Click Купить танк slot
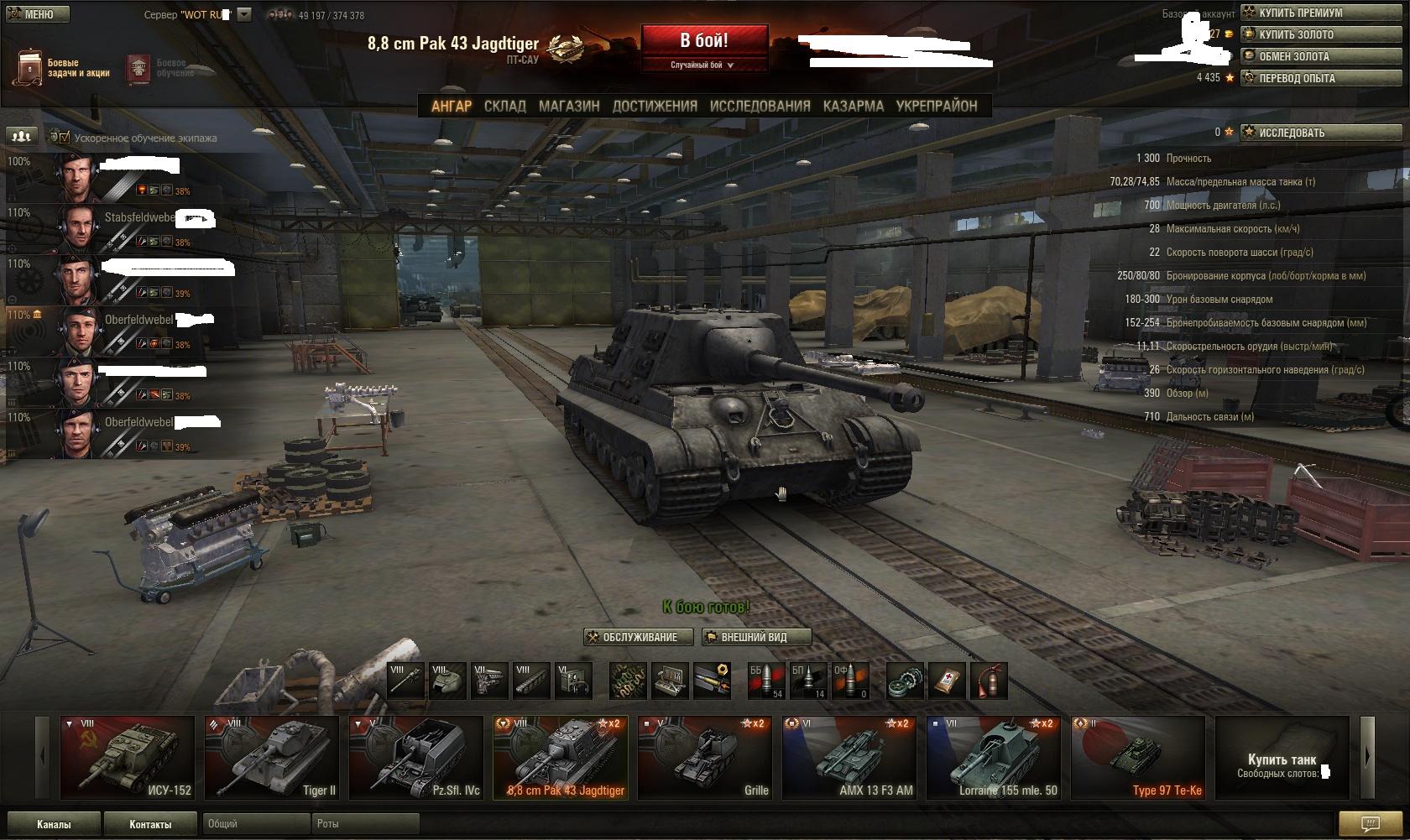 pos(1282,757)
